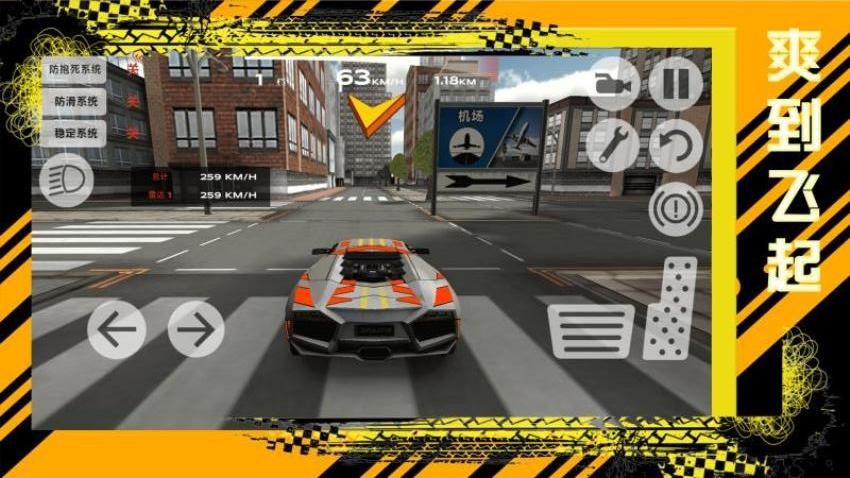850x478 pixels.
Task: Turn on the headlights icon
Action: [68, 181]
